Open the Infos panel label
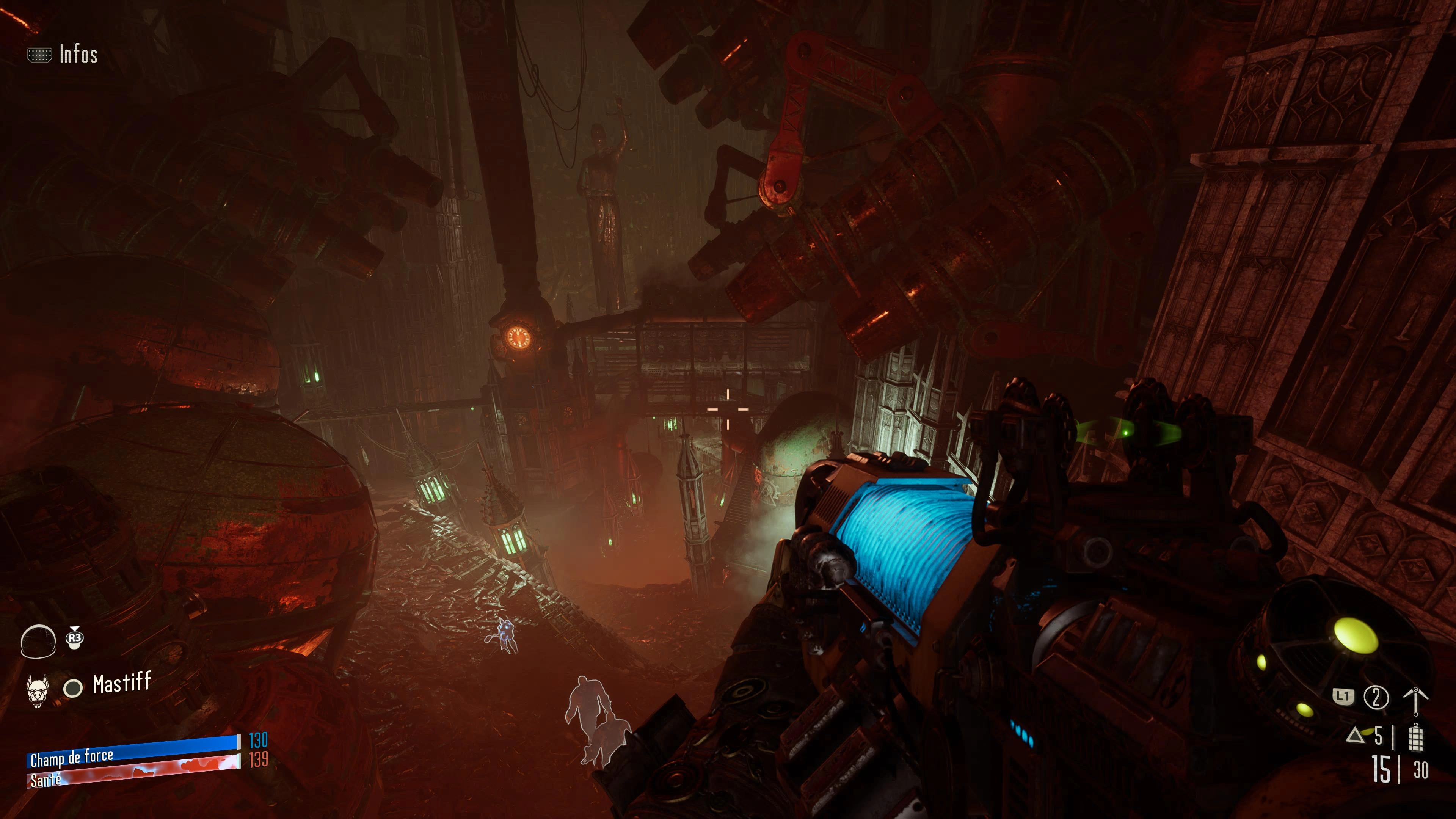Screen dimensions: 1456x819 click(78, 55)
